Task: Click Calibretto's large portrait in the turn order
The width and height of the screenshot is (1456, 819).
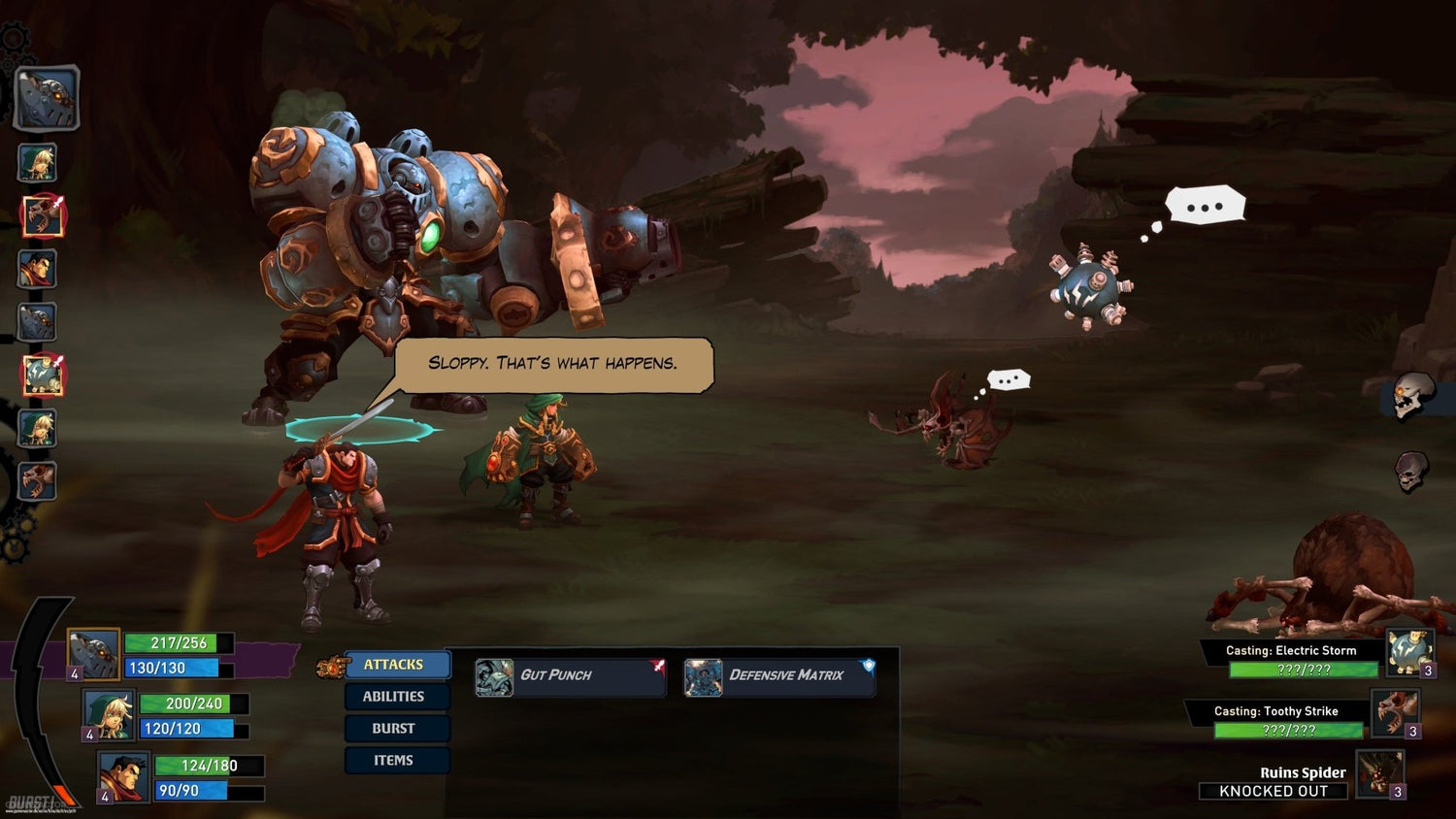Action: coord(43,97)
